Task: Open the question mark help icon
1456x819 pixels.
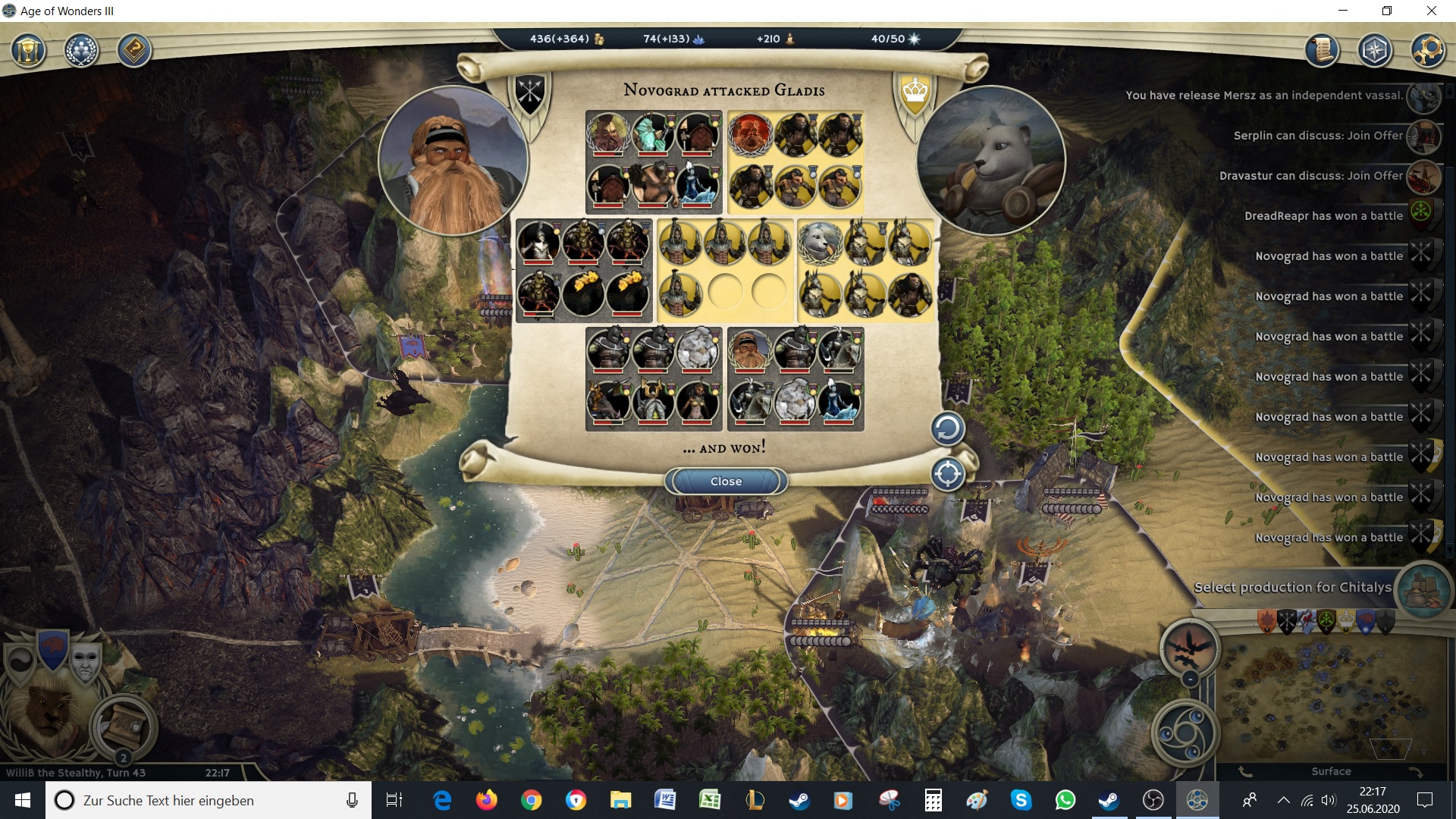Action: click(x=134, y=52)
